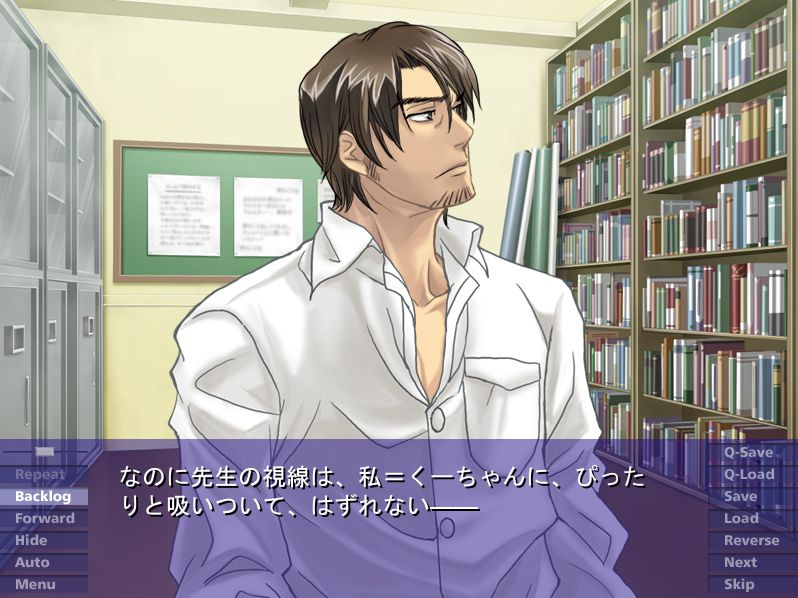Advance with the Next button
Viewport: 798px width, 598px height.
click(741, 563)
